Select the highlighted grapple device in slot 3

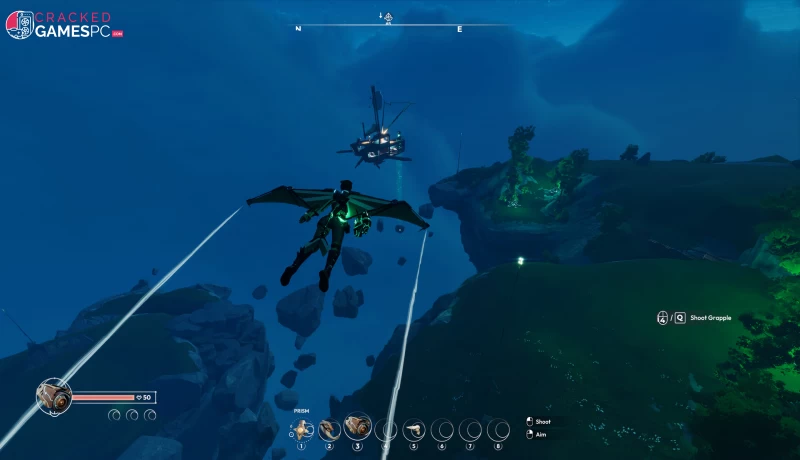[357, 428]
